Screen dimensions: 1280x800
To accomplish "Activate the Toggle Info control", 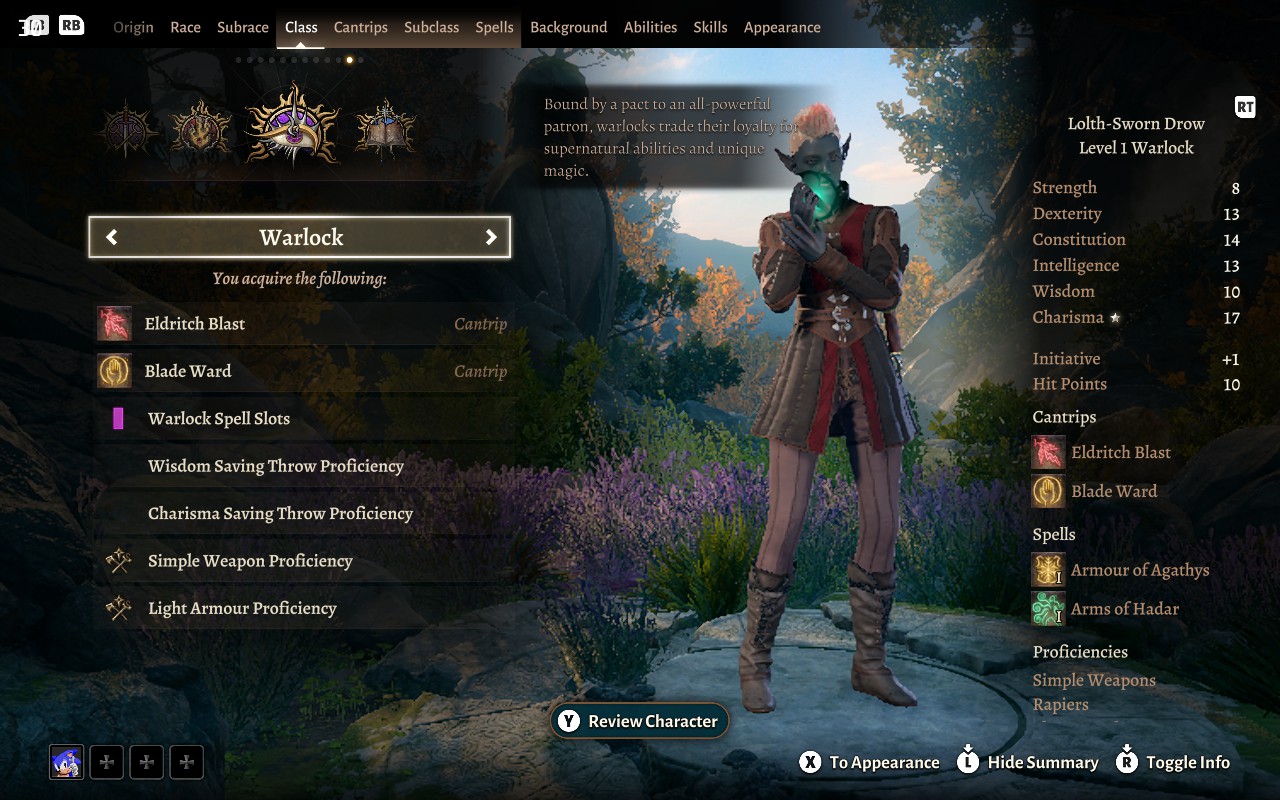I will 1173,762.
